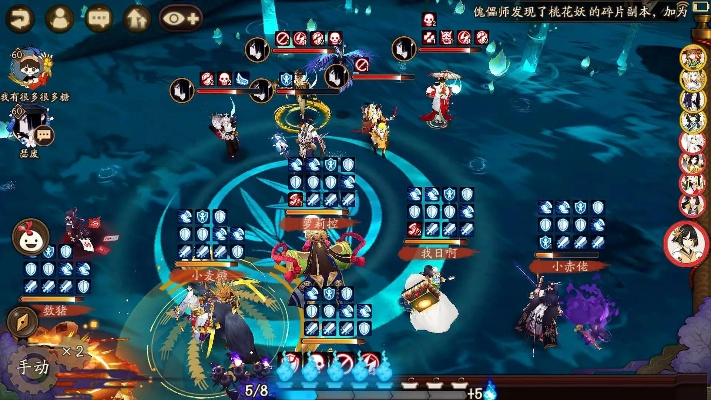Open the speech bubble on teammate's avatar

click(44, 134)
